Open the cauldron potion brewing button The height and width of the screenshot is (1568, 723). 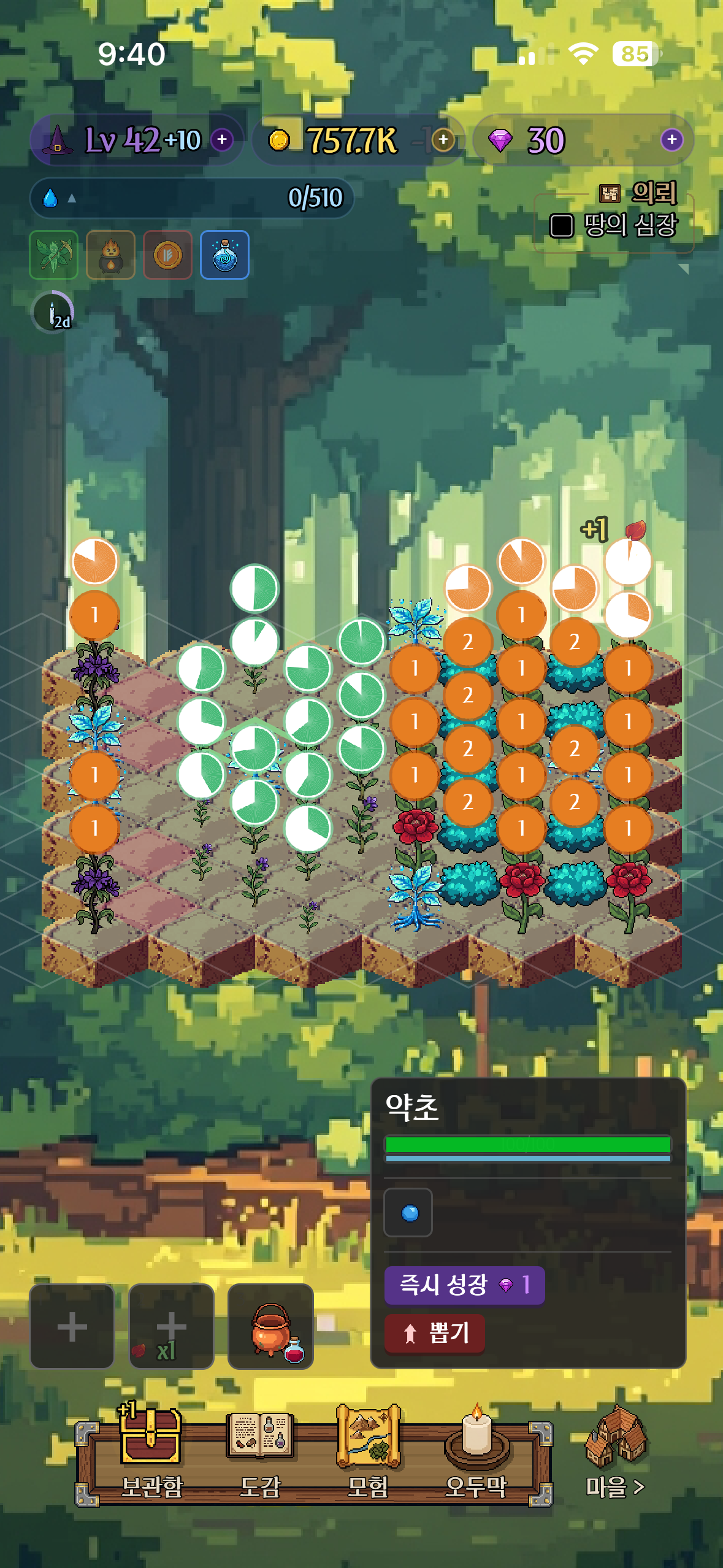[x=270, y=1326]
